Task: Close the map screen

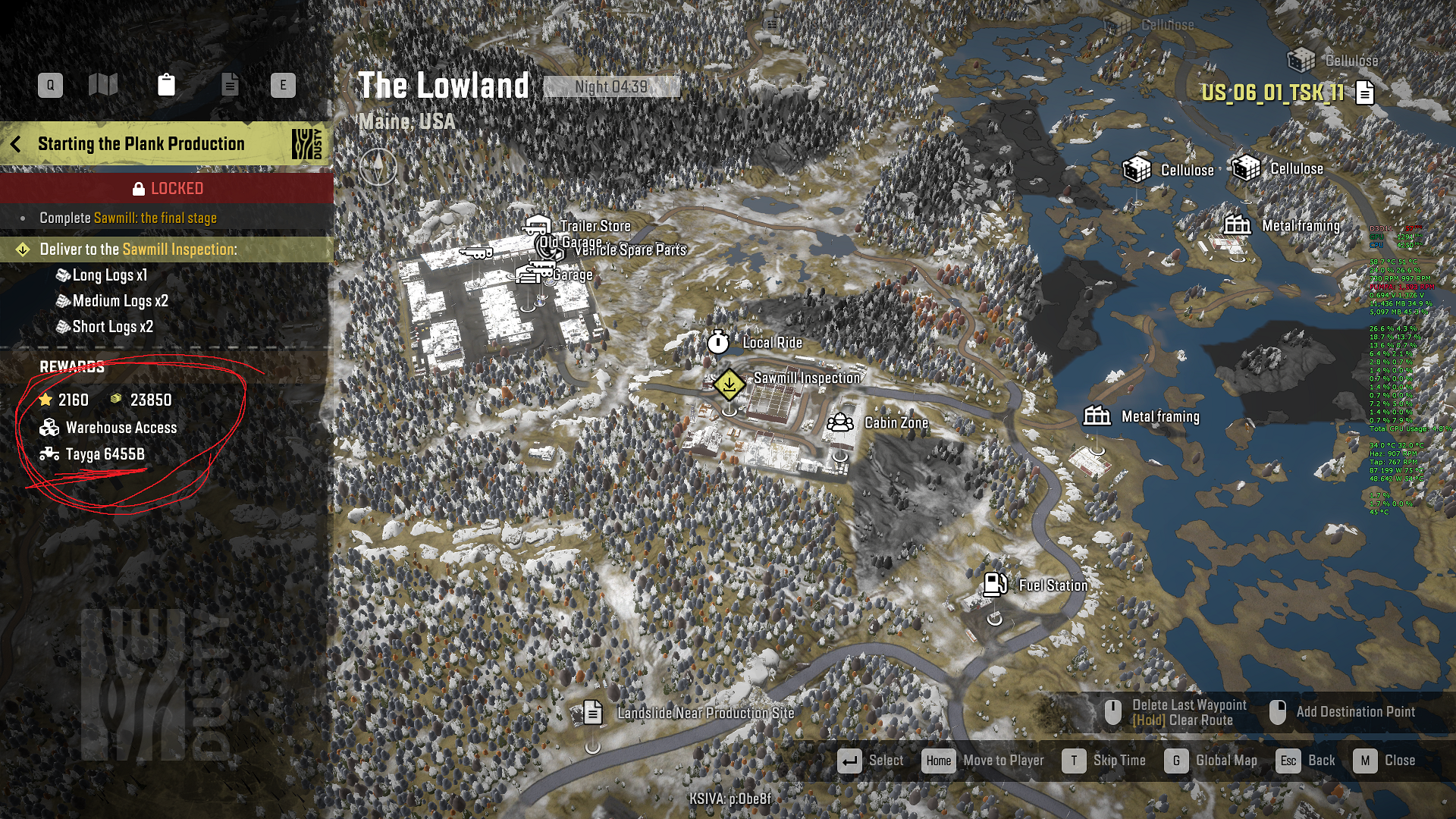Action: point(1365,761)
